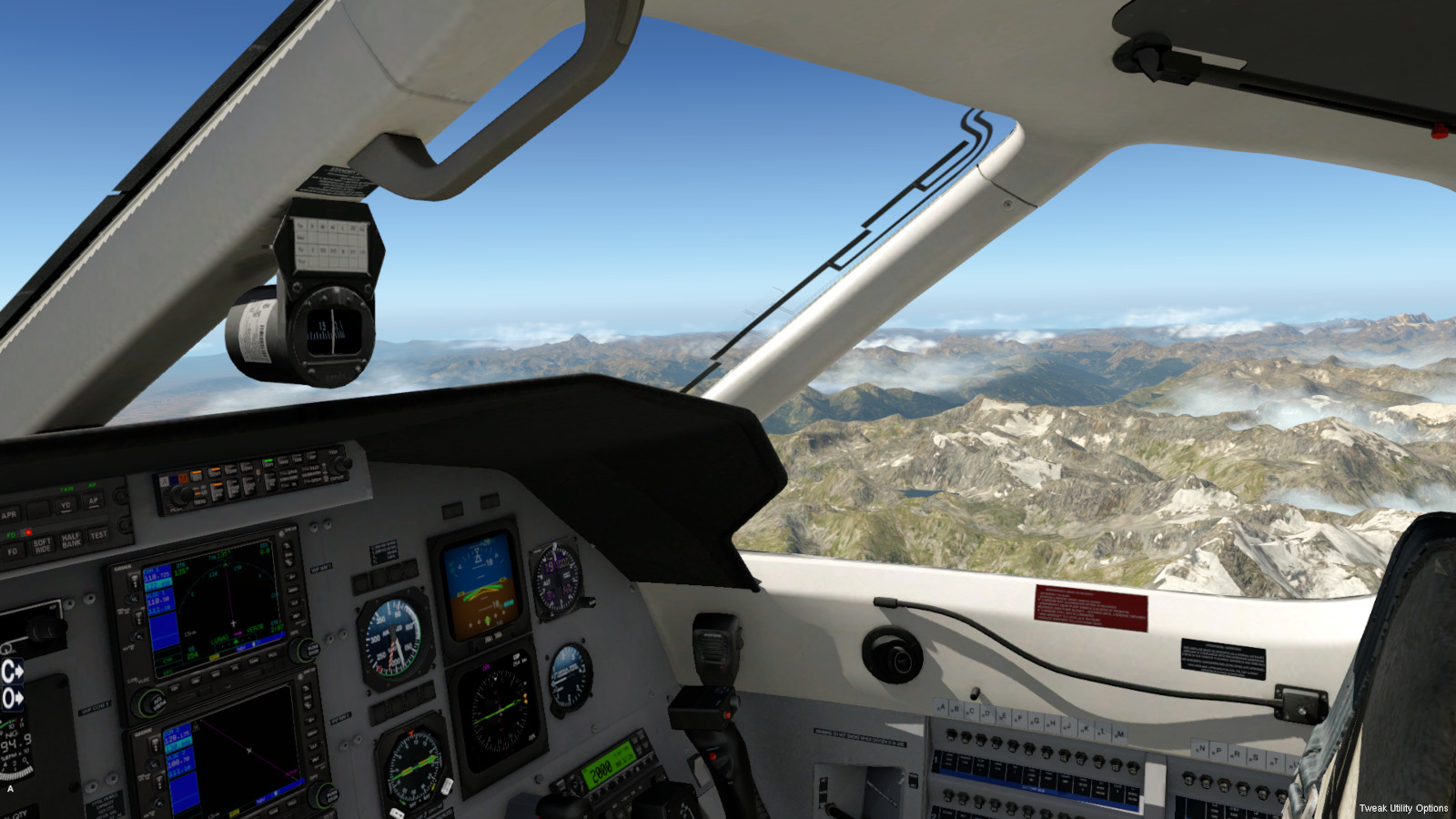The height and width of the screenshot is (819, 1456).
Task: Click the autopilot TEST button
Action: click(98, 535)
